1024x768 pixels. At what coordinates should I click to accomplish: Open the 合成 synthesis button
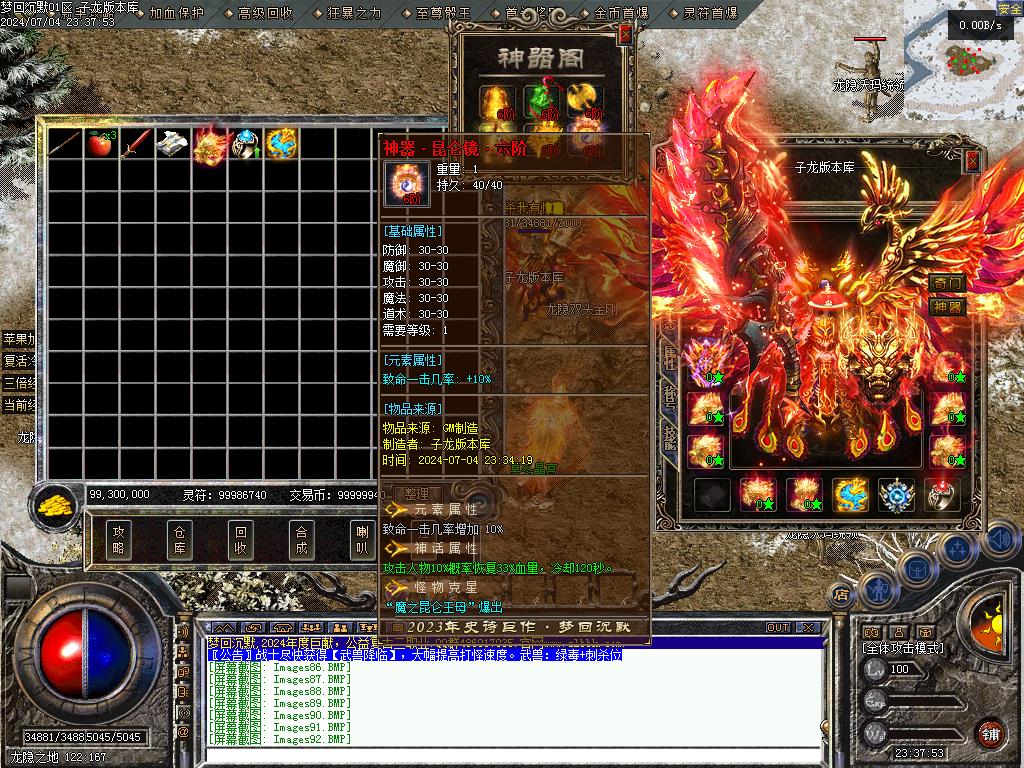coord(300,540)
